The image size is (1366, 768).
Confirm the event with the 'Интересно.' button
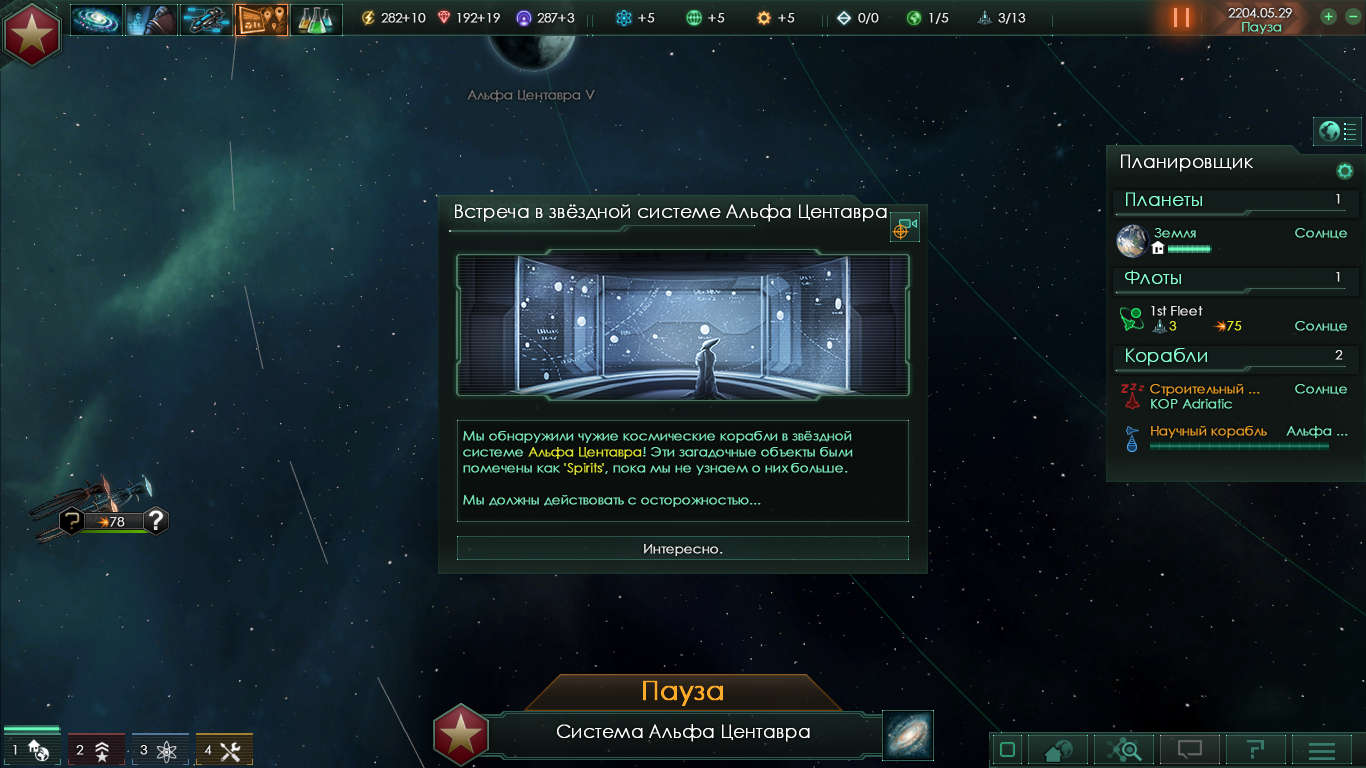point(683,548)
